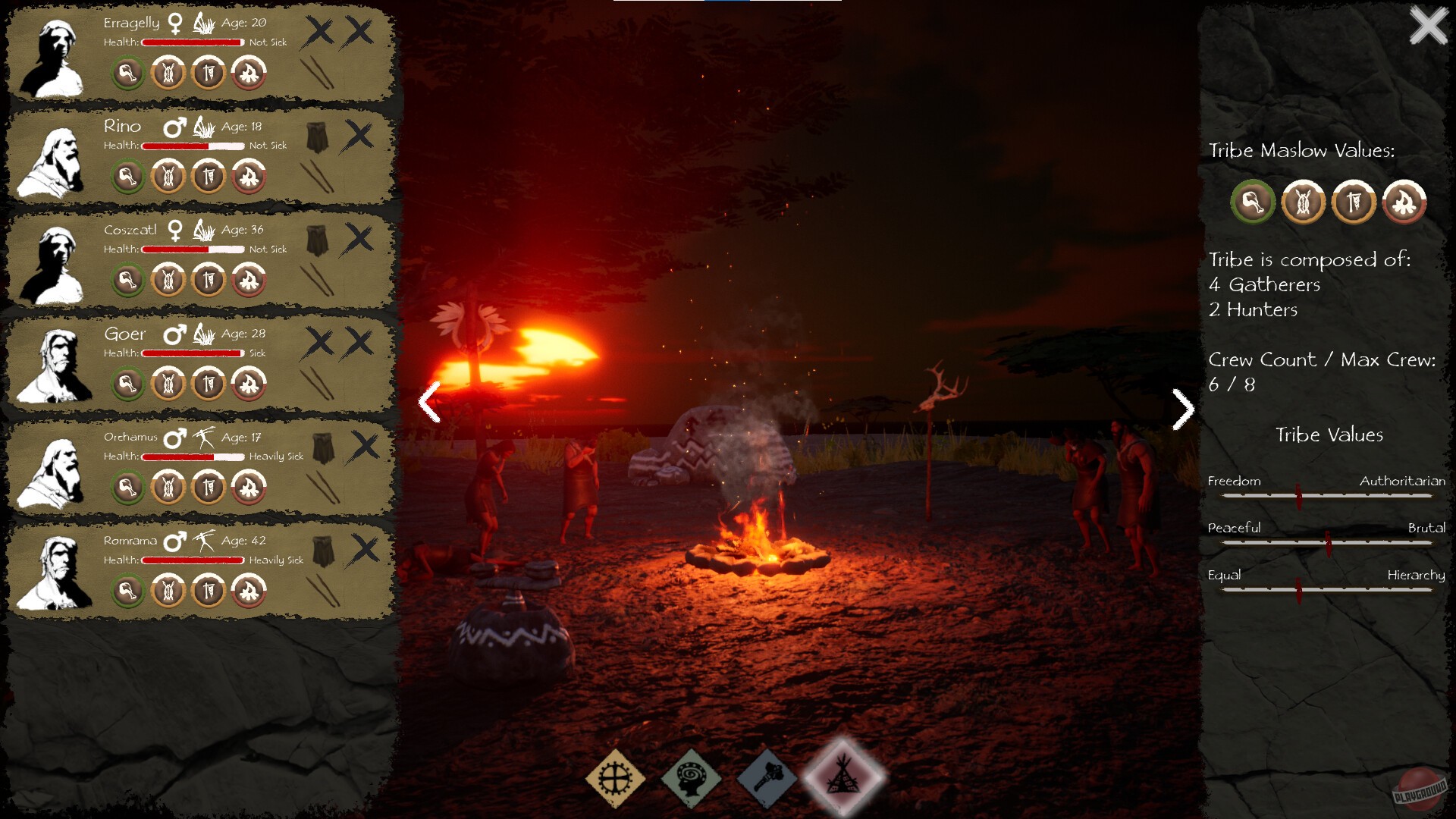Select Erragelly's food Maslow icon
The image size is (1456, 819).
pos(127,74)
